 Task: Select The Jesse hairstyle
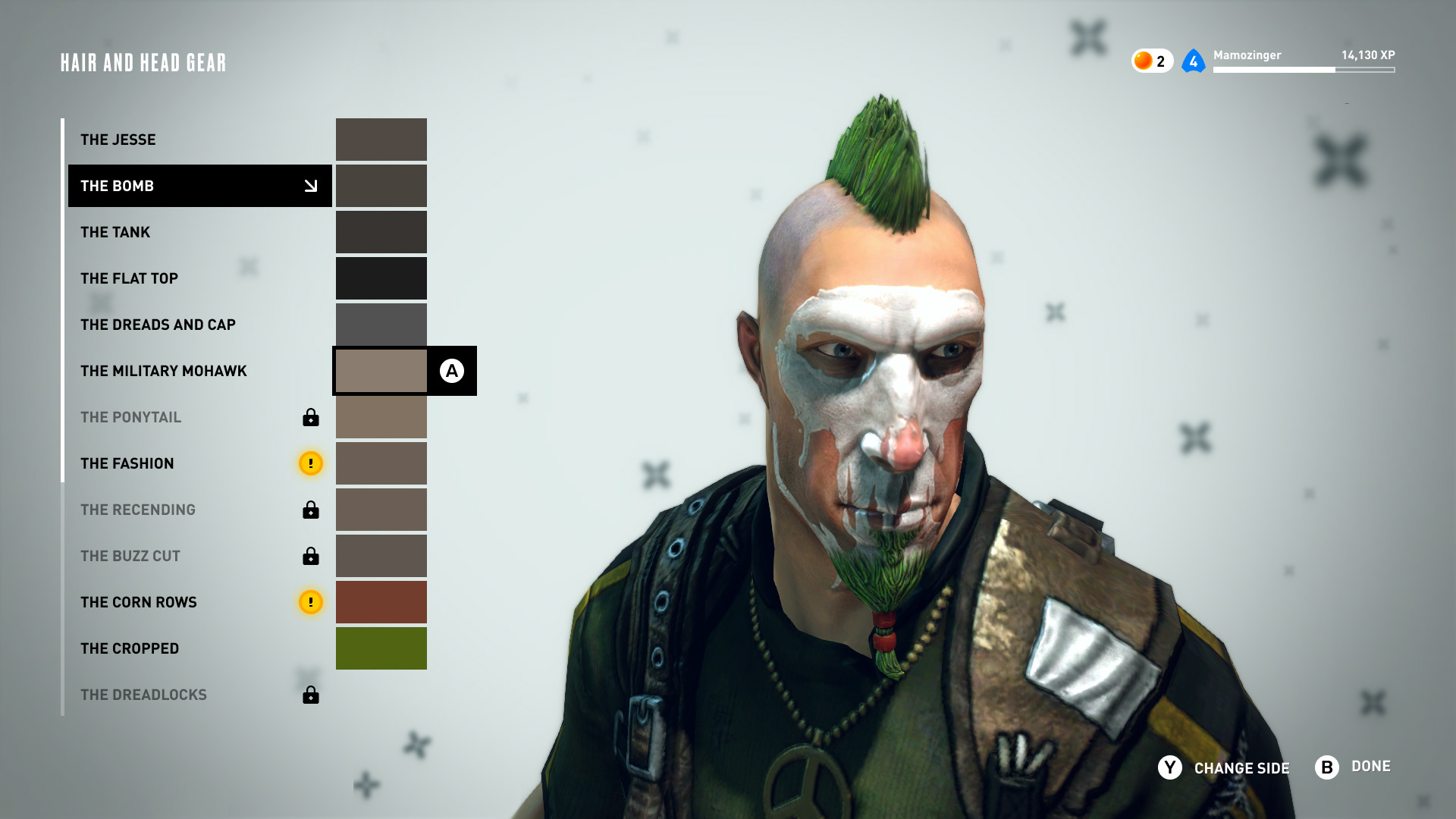click(118, 140)
